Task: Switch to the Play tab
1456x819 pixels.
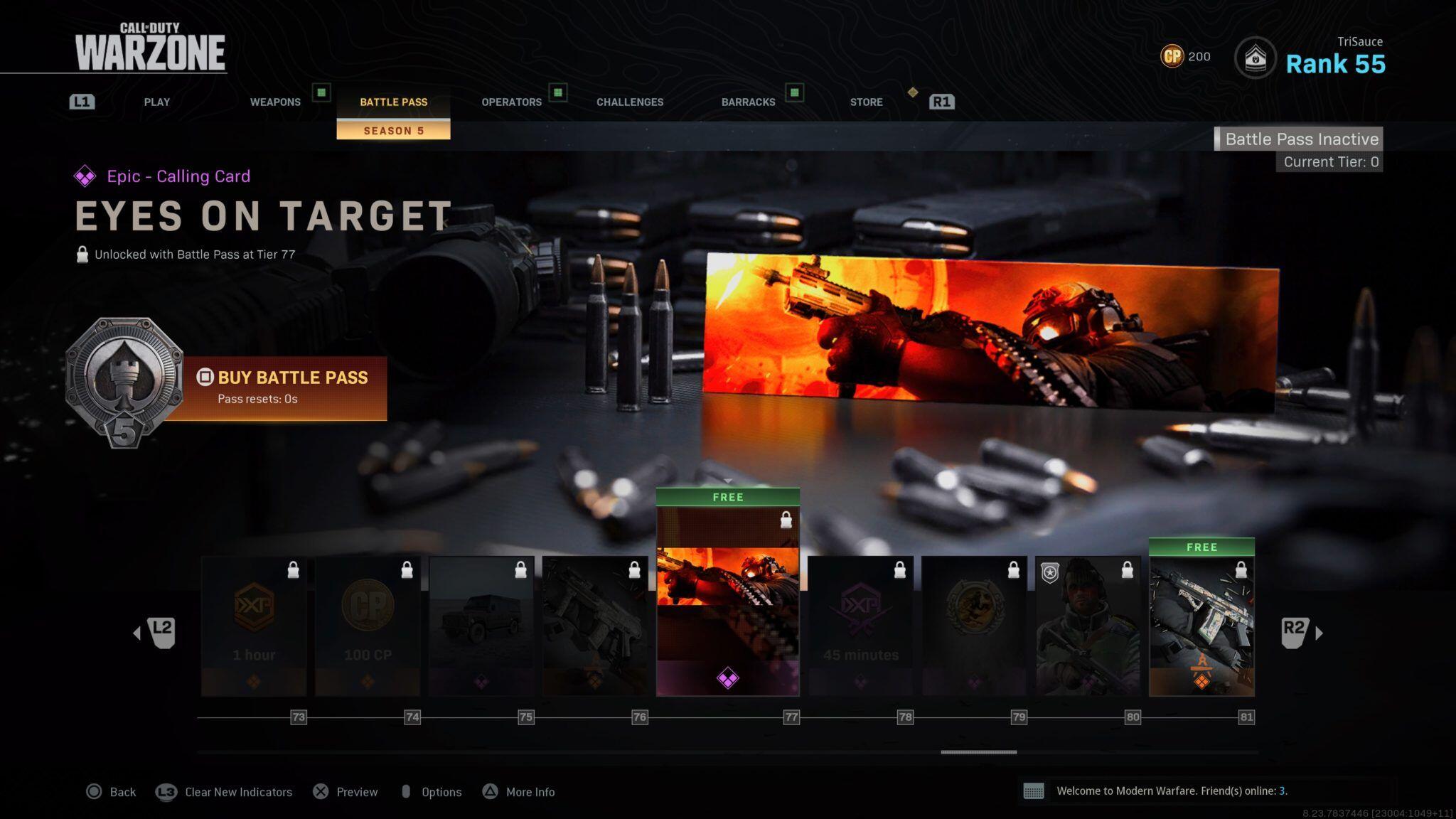Action: (156, 102)
